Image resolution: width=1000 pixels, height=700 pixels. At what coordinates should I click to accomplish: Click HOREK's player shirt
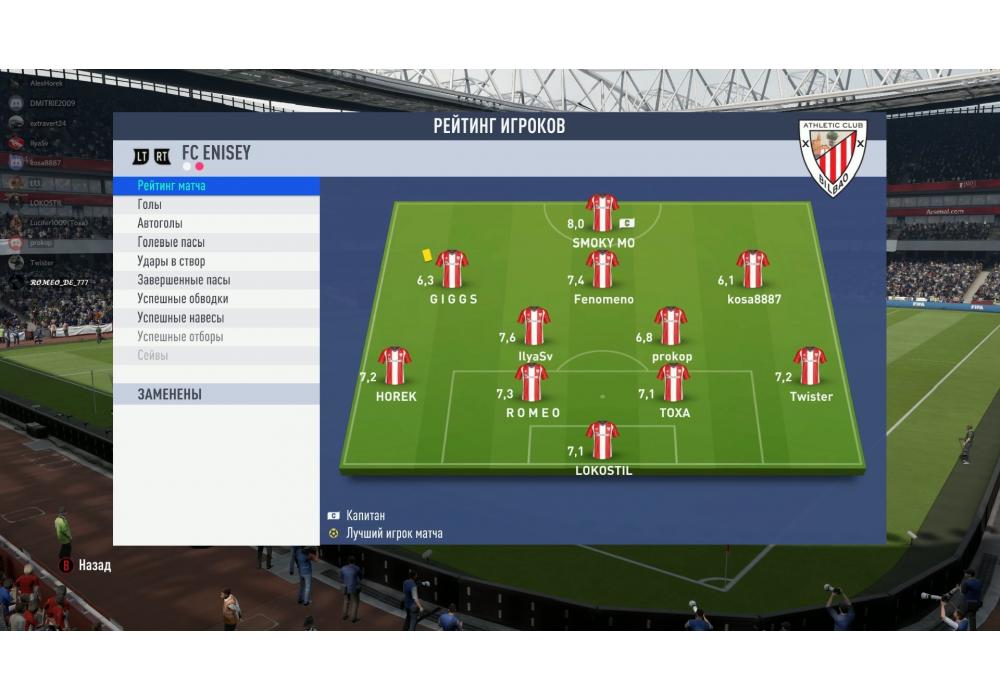click(x=395, y=366)
